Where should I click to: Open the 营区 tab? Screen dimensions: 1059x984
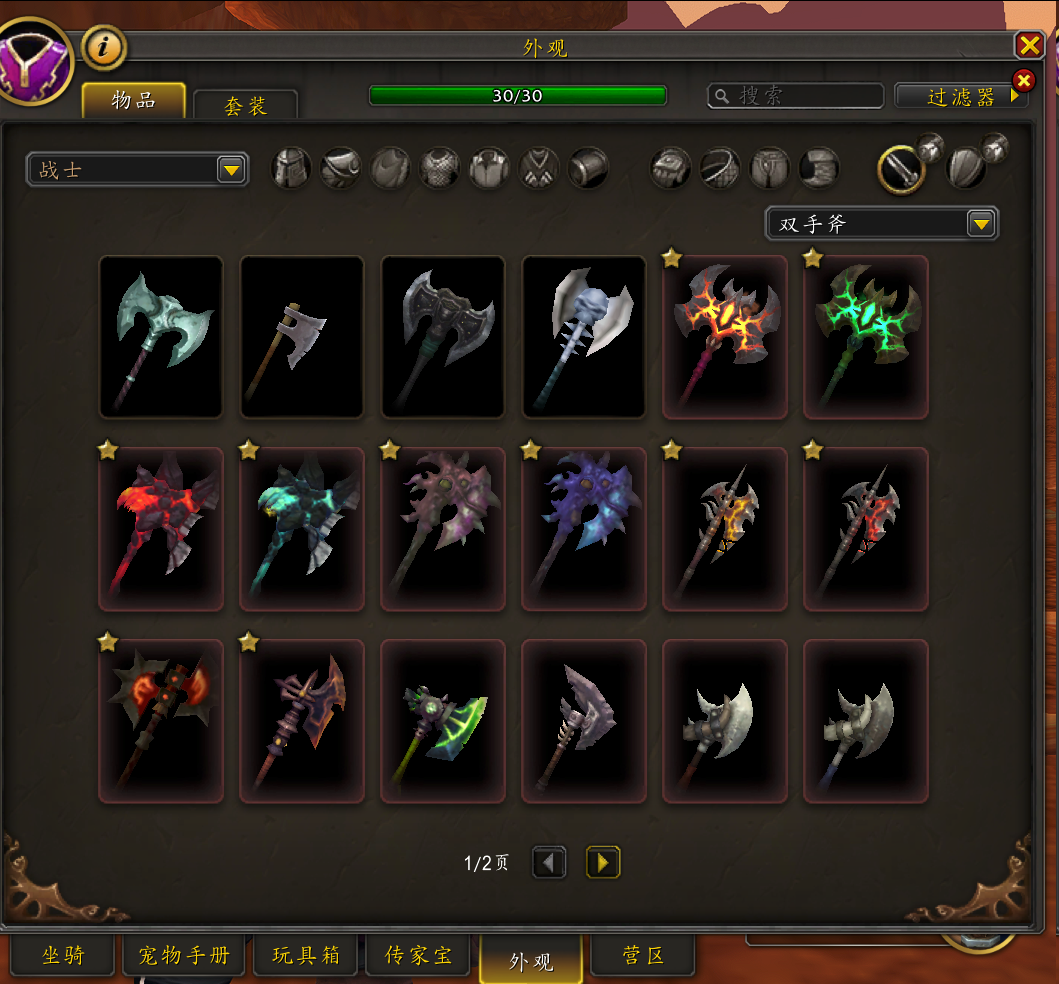click(643, 956)
